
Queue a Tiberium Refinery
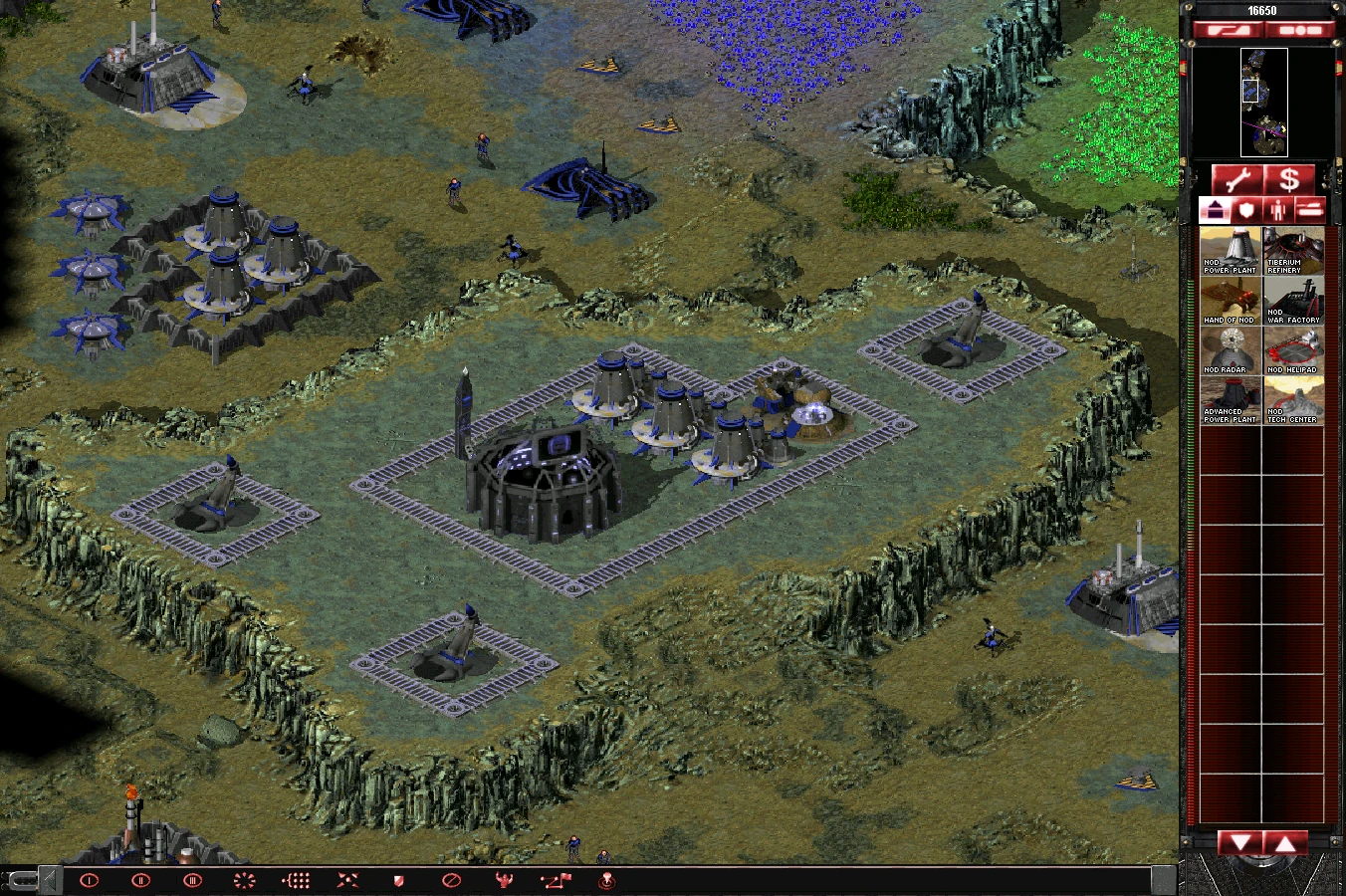coord(1292,249)
